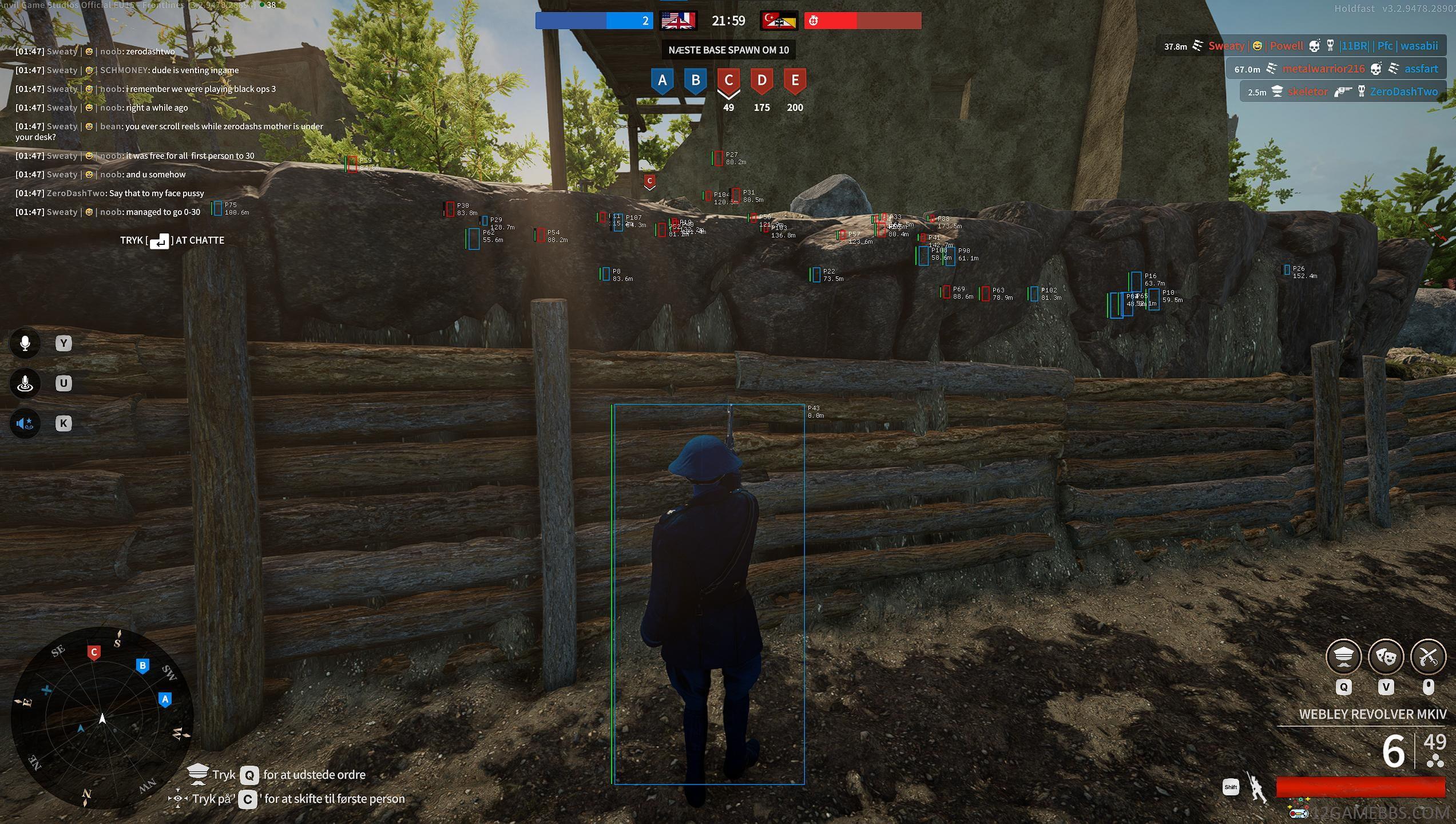Open the officer orders icon

pos(1343,656)
